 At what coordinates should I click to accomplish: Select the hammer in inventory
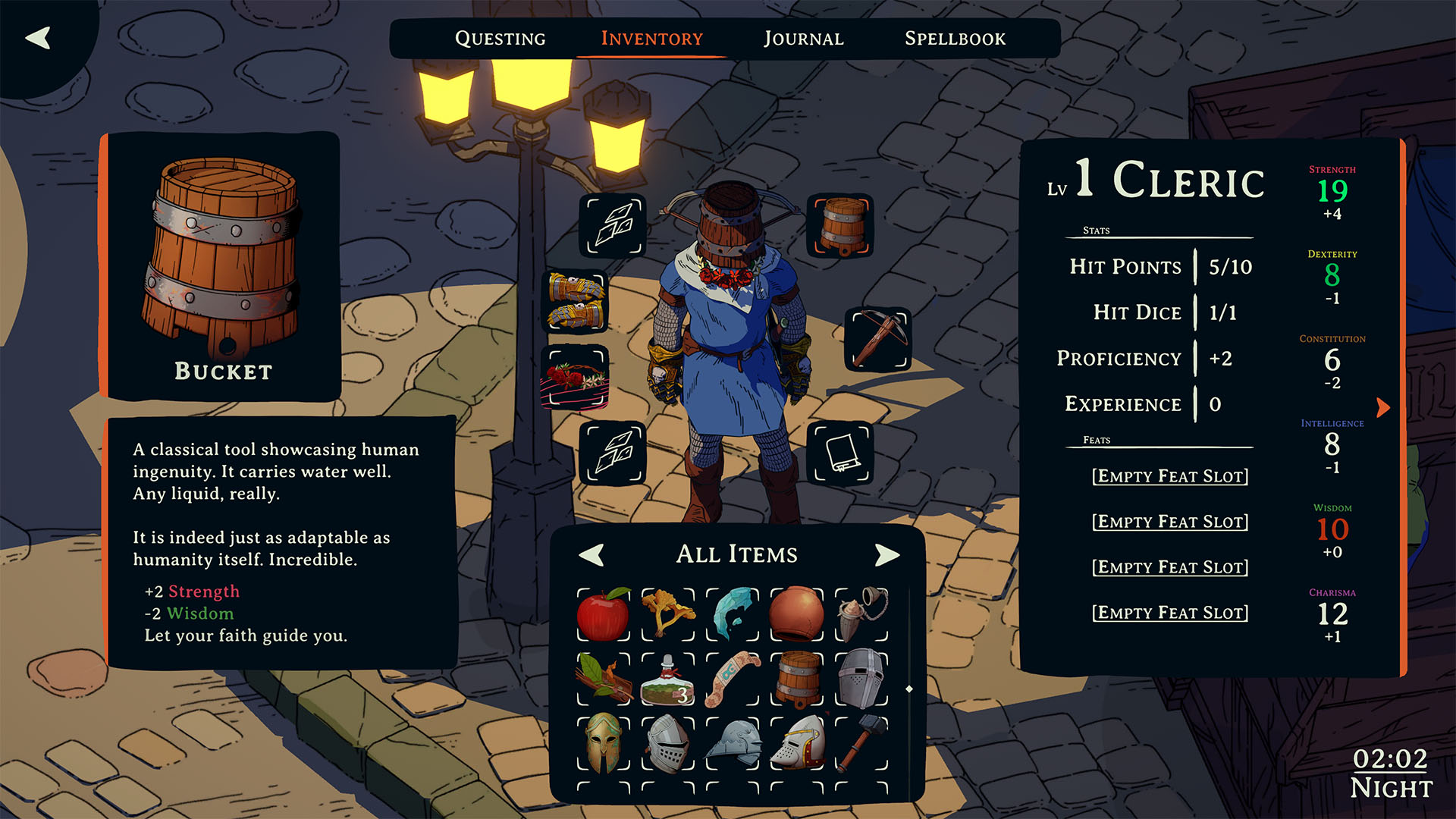[x=861, y=743]
